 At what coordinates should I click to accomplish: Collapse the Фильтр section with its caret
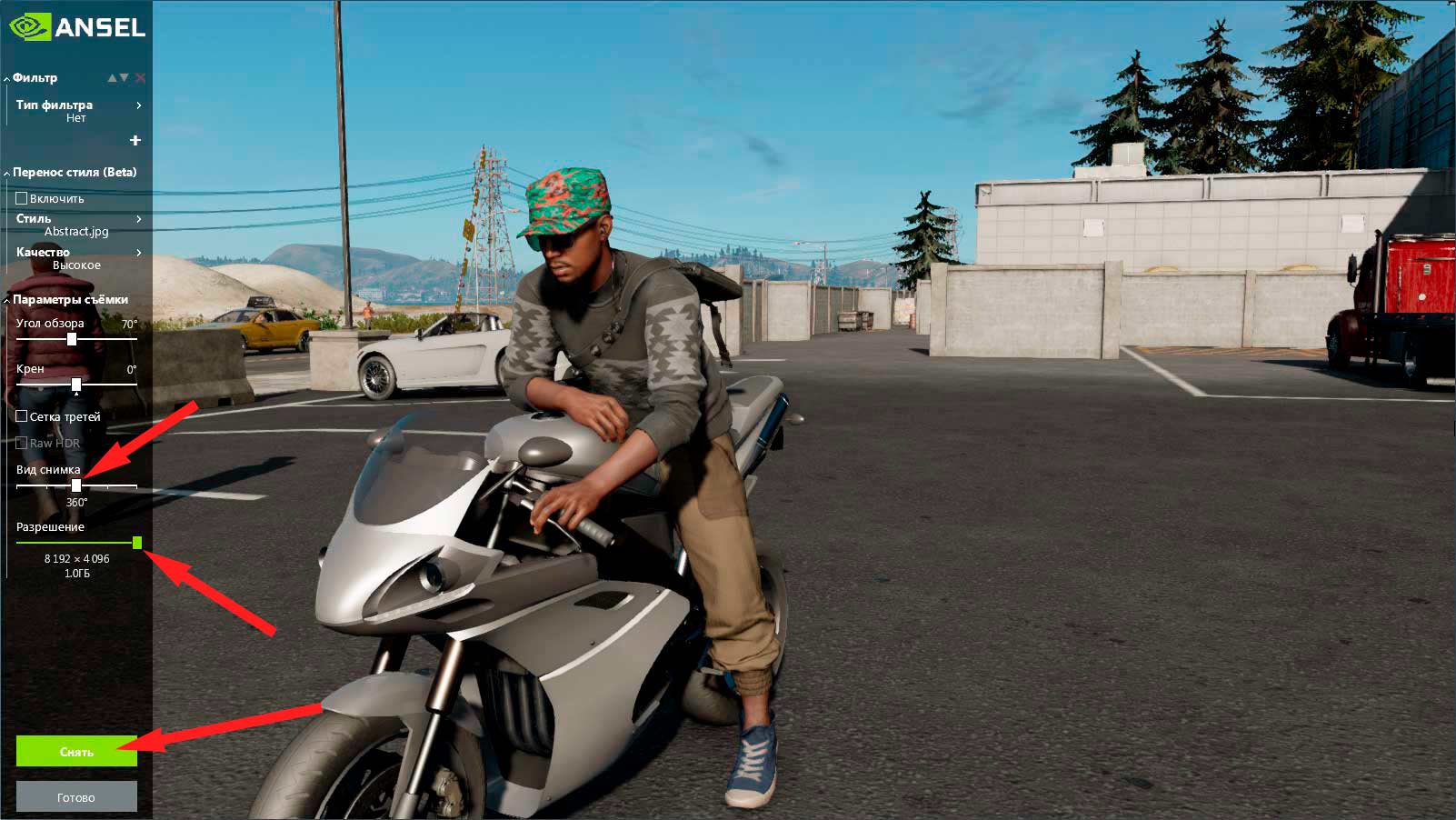coord(7,77)
